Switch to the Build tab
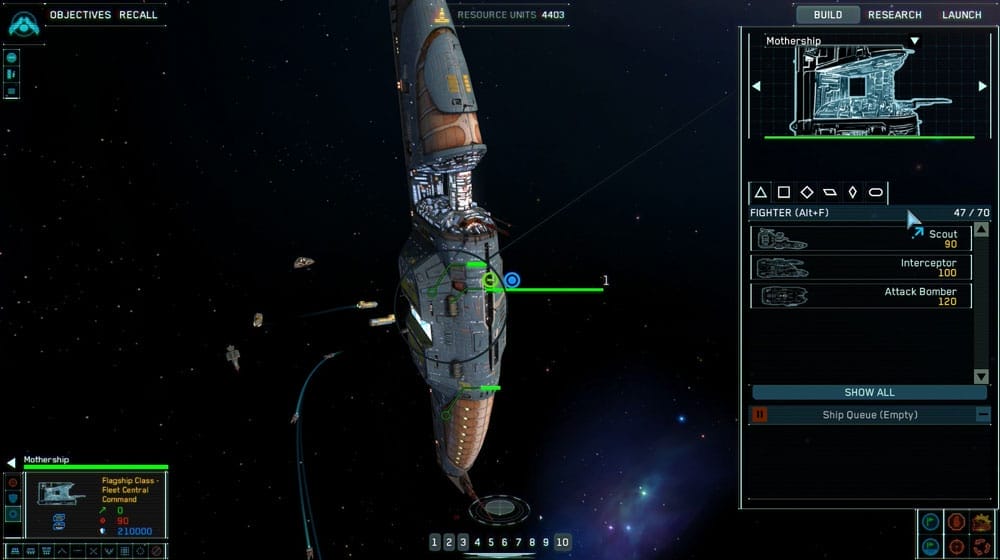Image resolution: width=1000 pixels, height=560 pixels. [827, 15]
